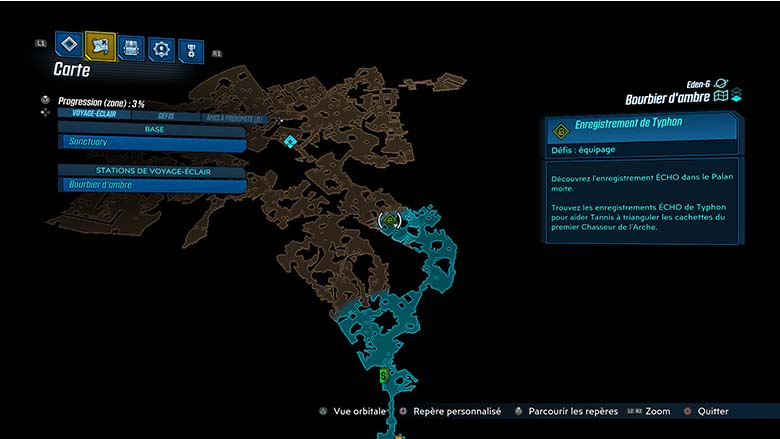The image size is (780, 439).
Task: Open the missions diamond tab
Action: [x=69, y=45]
